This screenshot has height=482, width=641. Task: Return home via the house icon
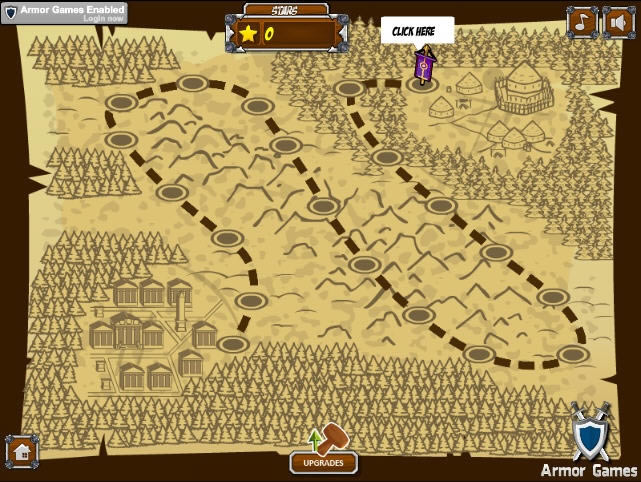pos(22,452)
